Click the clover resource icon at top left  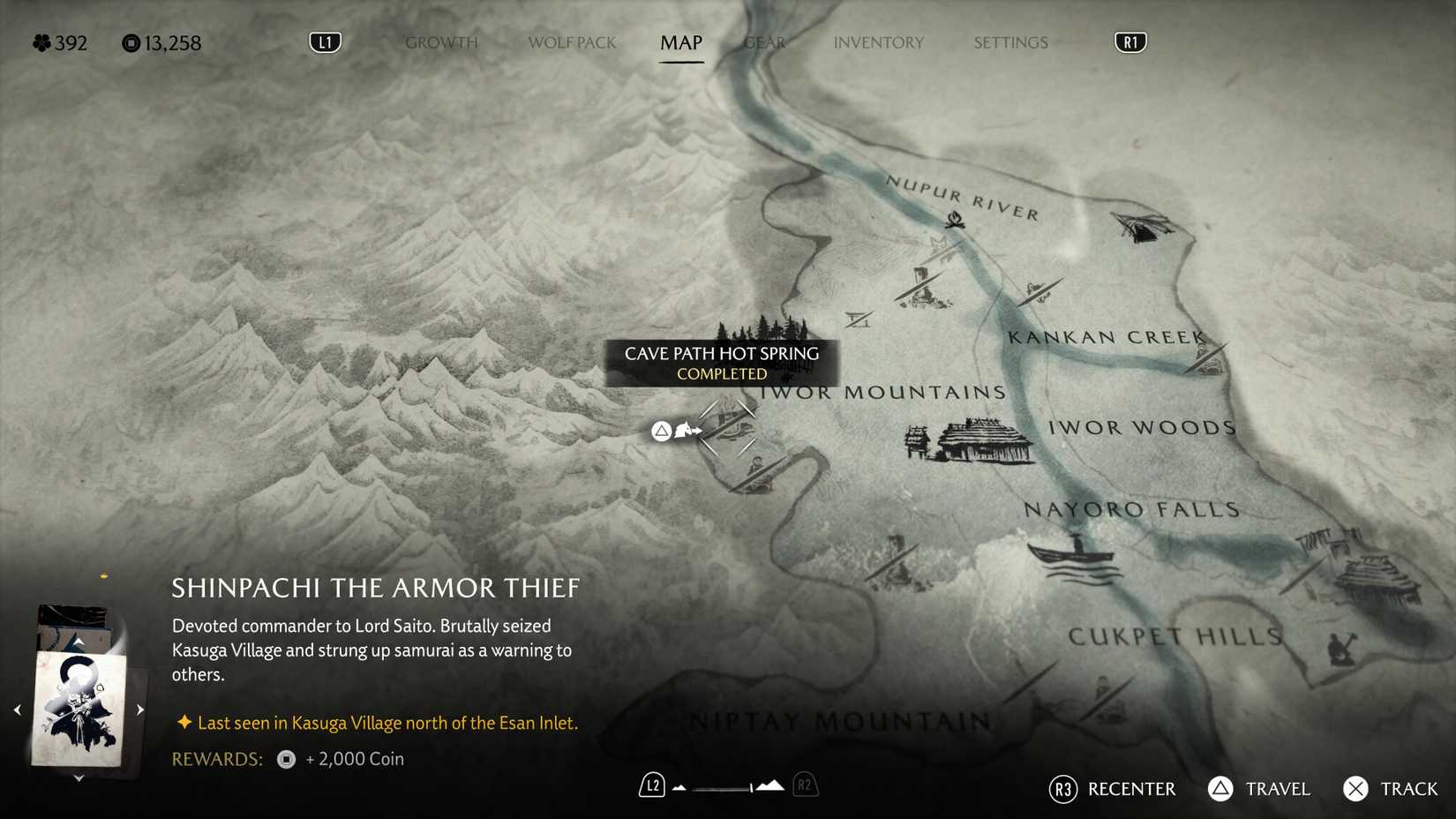pyautogui.click(x=40, y=41)
